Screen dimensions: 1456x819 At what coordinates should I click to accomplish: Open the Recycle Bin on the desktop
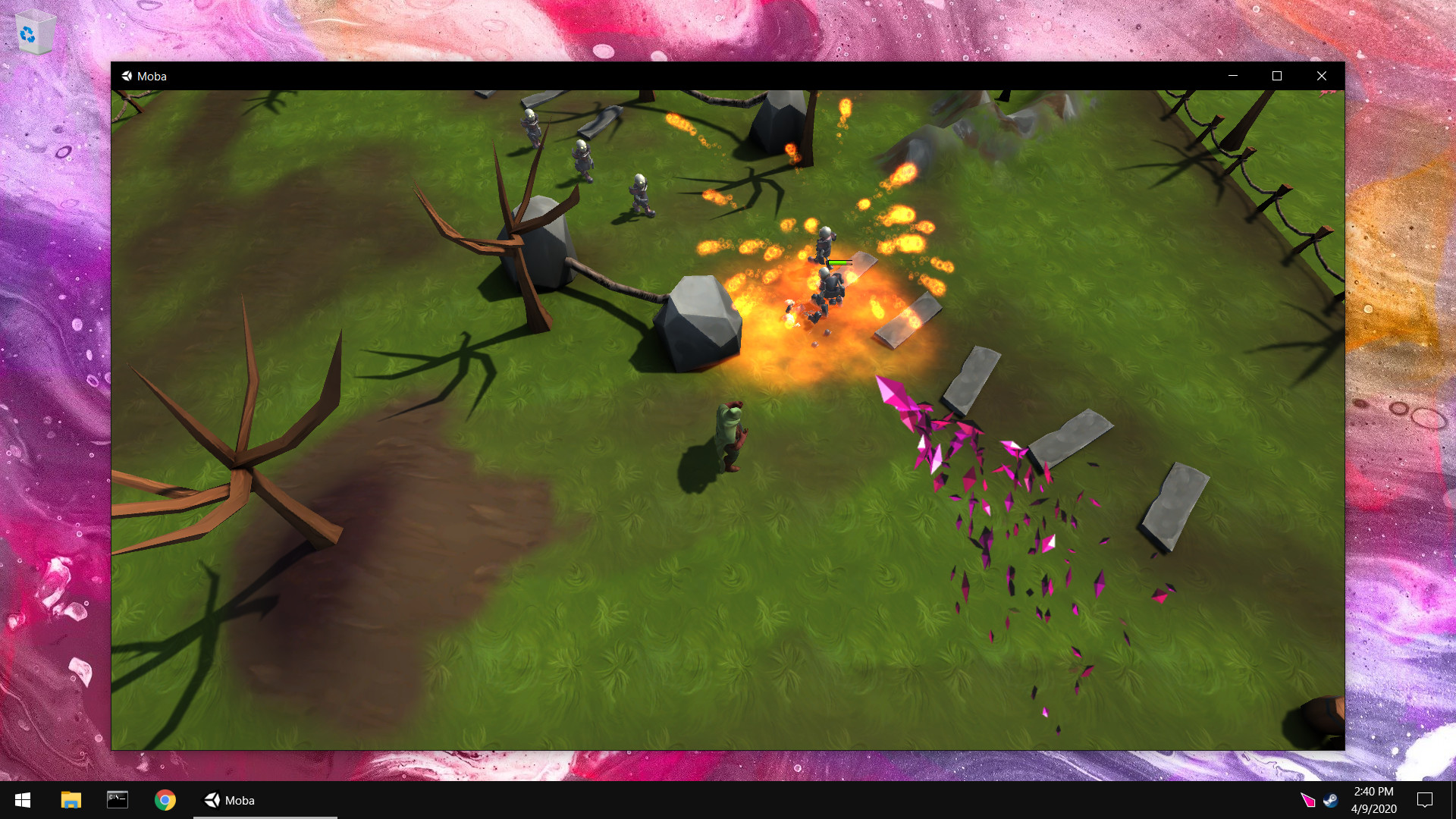34,32
